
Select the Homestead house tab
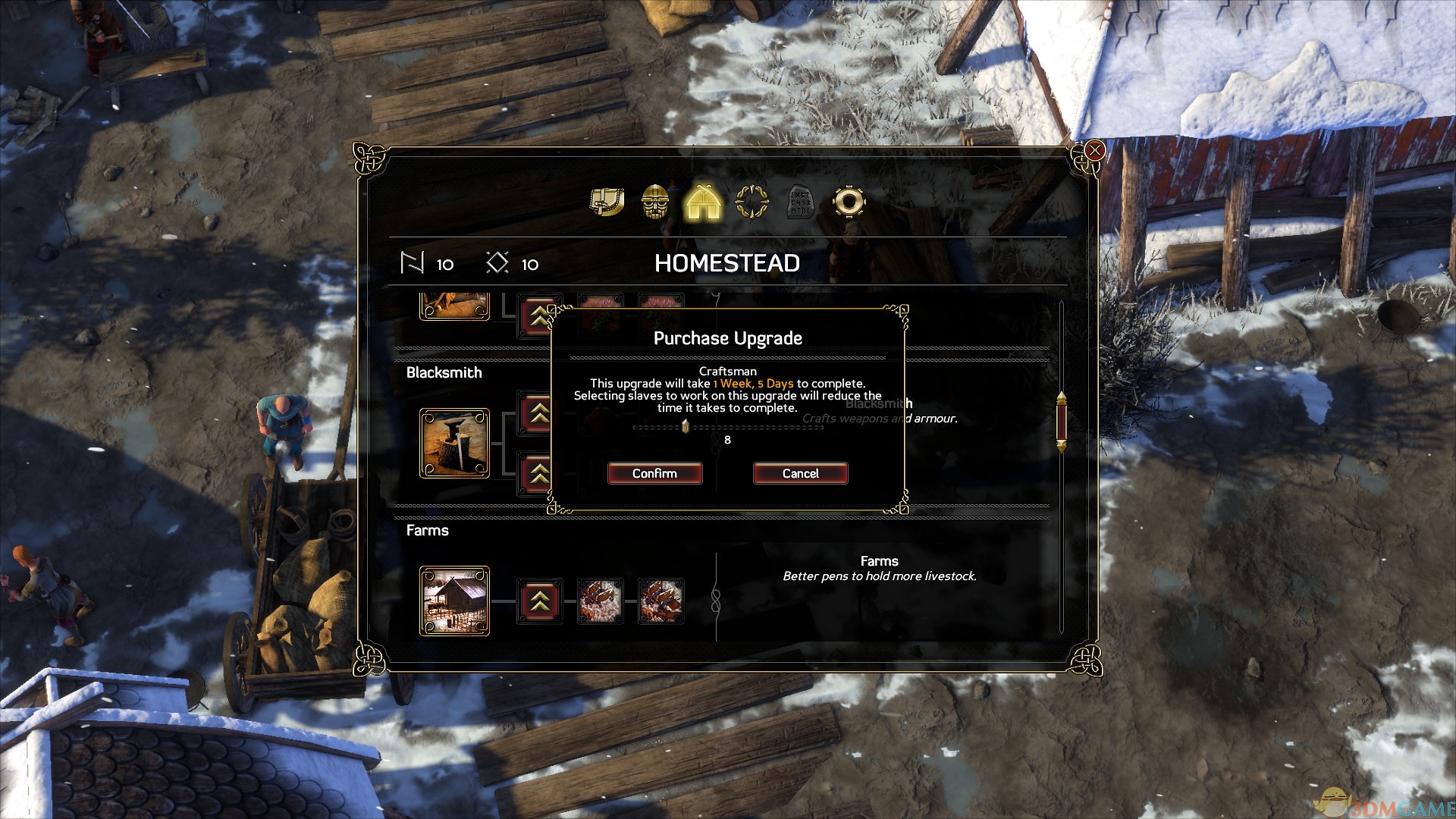[x=703, y=202]
